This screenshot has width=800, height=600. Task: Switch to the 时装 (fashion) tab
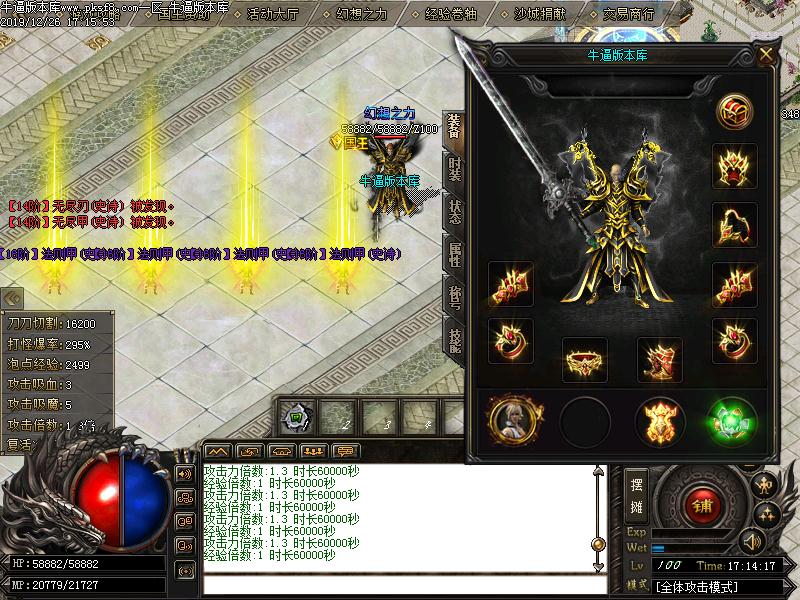click(455, 169)
